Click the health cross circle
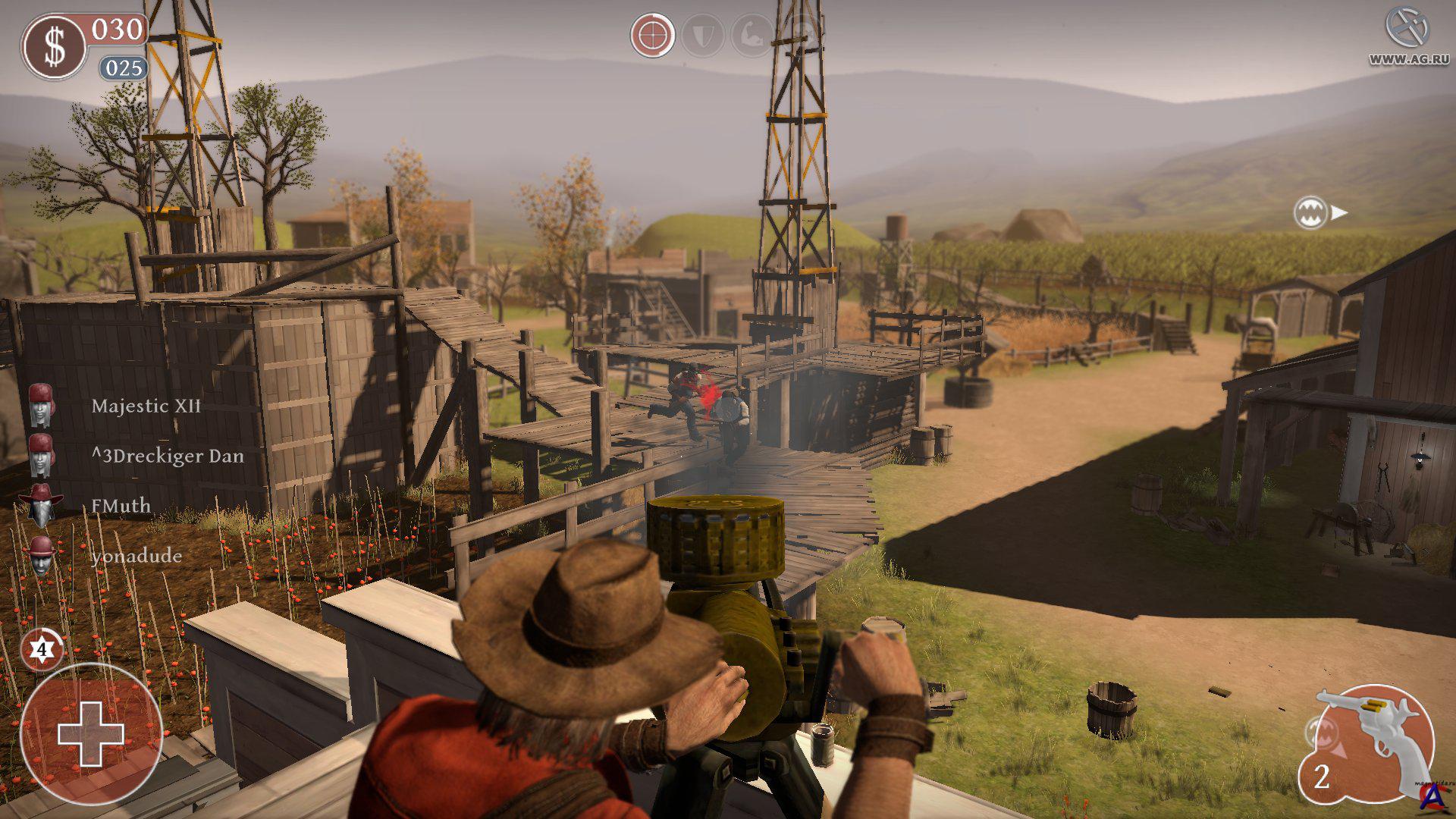Viewport: 1456px width, 819px height. (90, 733)
